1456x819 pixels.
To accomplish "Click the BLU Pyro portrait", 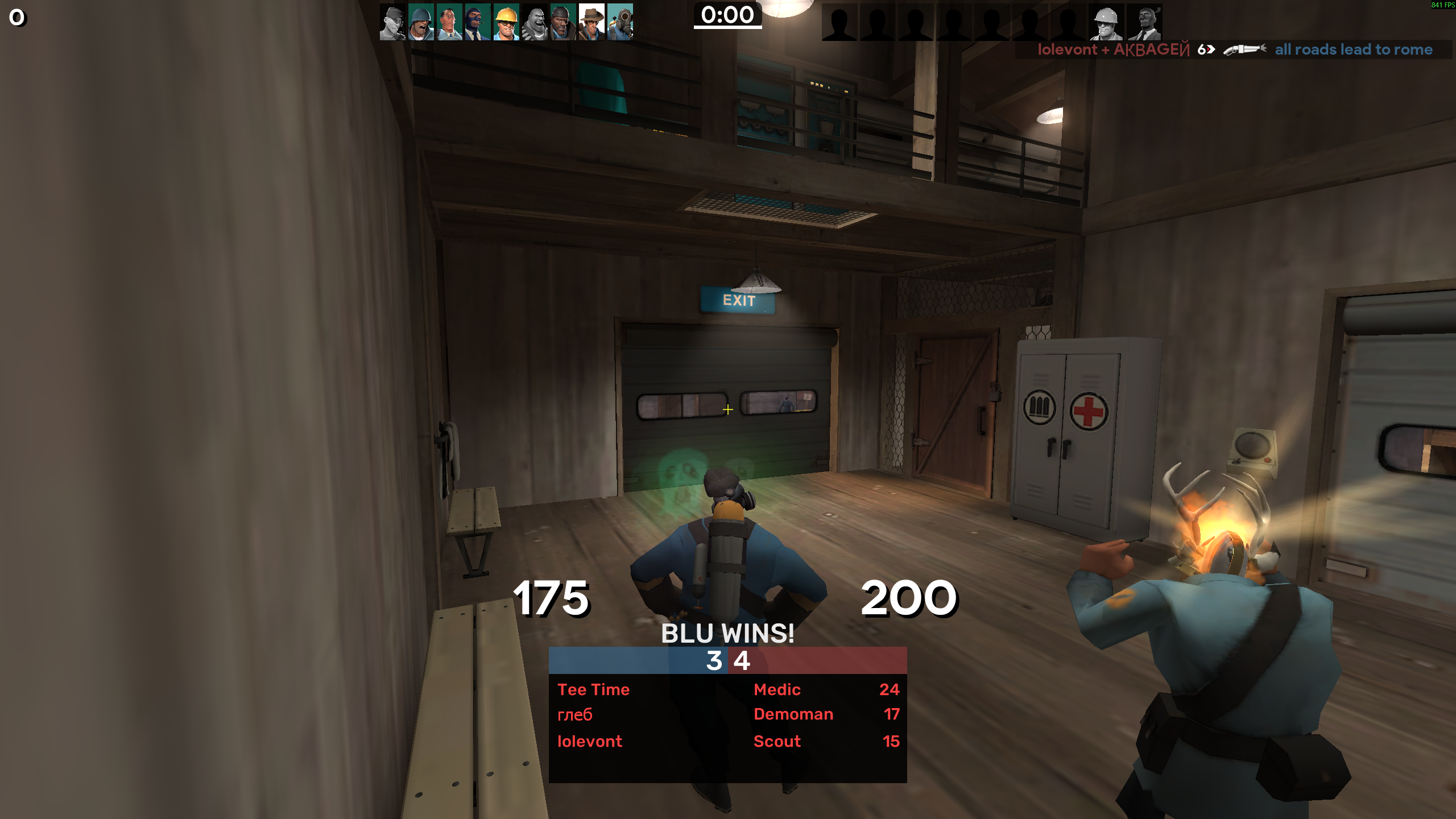I will tap(620, 23).
